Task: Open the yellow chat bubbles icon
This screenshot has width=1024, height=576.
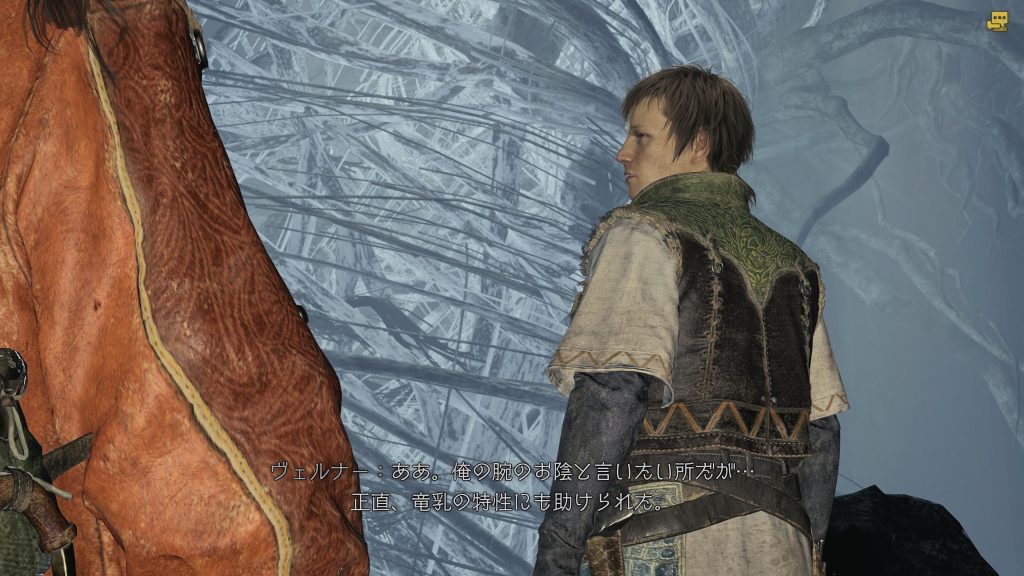Action: (x=996, y=21)
